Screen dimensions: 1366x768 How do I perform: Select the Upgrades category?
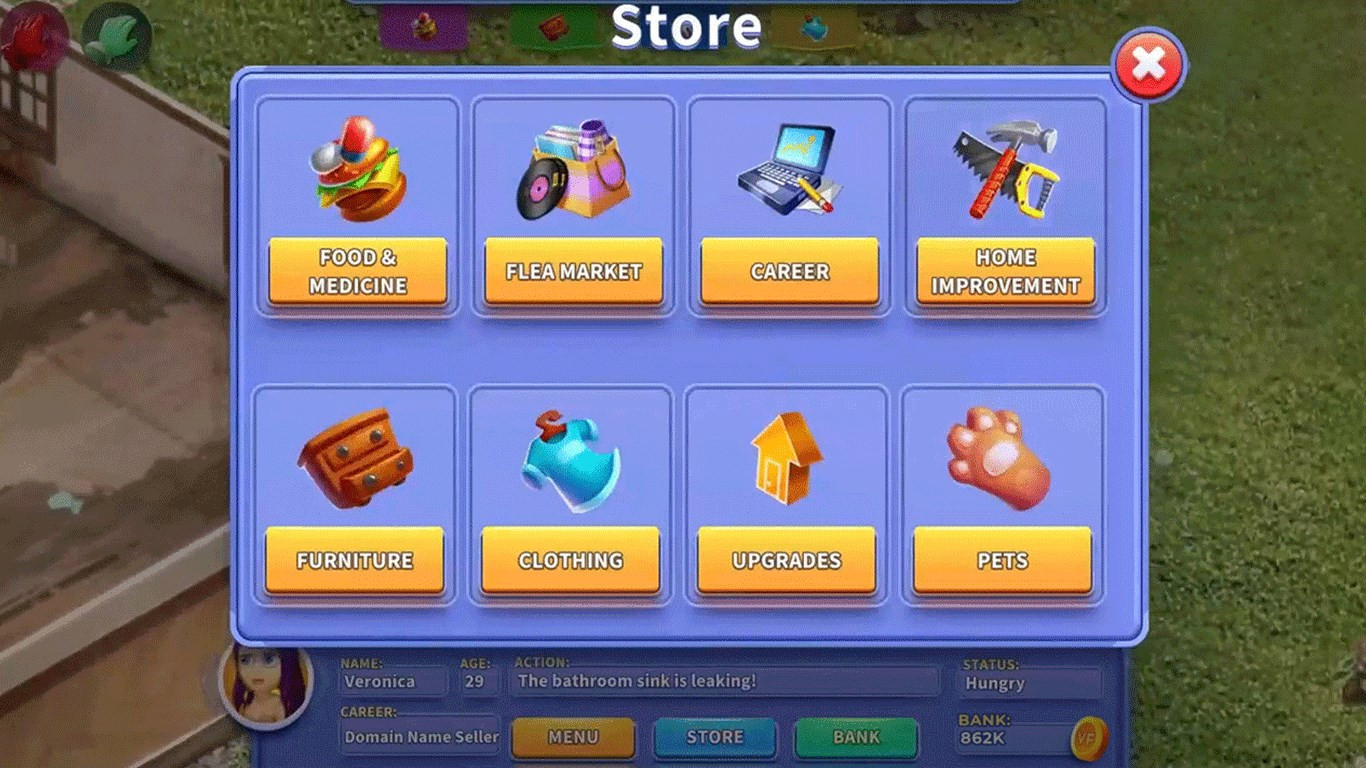[786, 560]
